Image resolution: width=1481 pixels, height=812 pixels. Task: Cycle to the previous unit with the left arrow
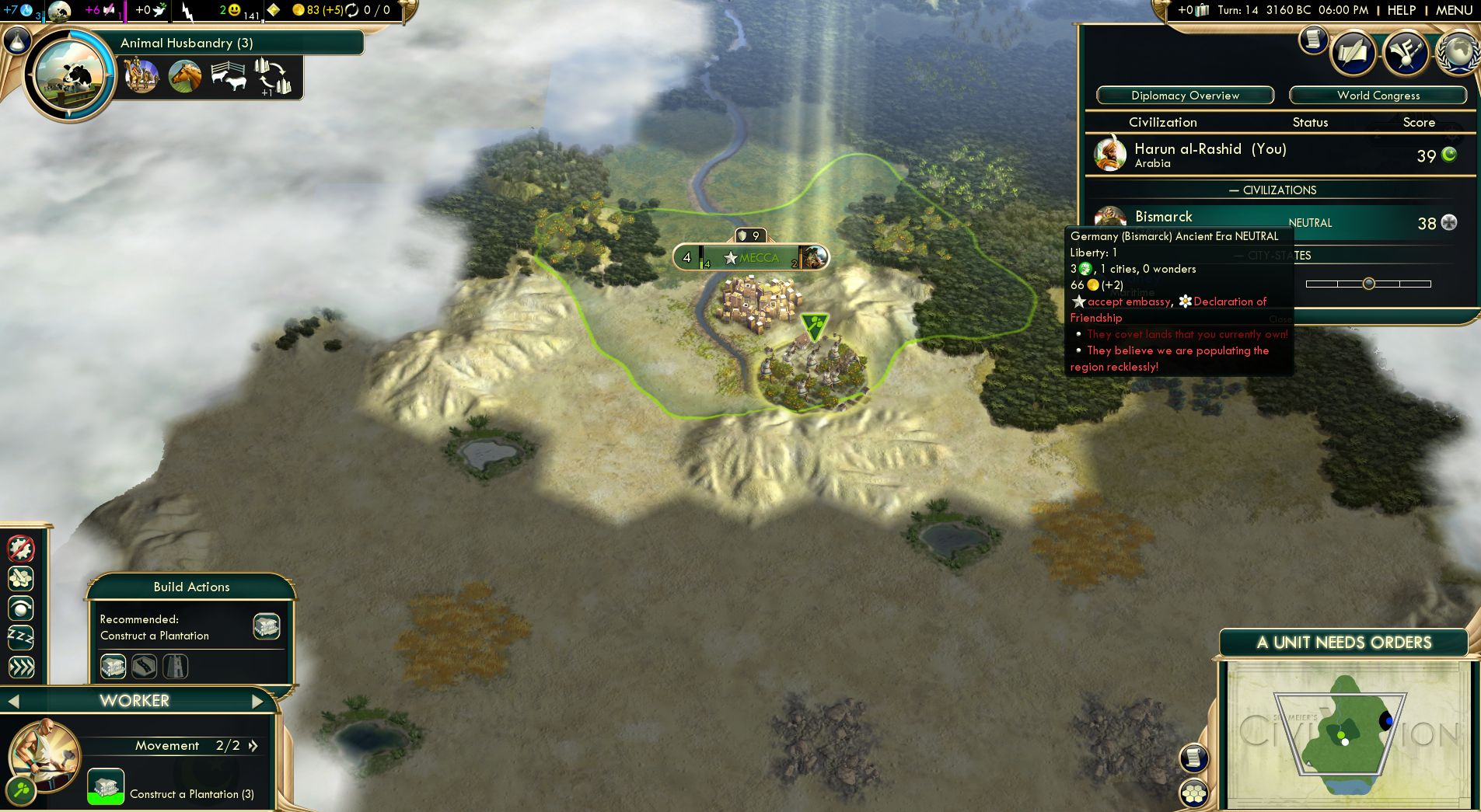(13, 701)
